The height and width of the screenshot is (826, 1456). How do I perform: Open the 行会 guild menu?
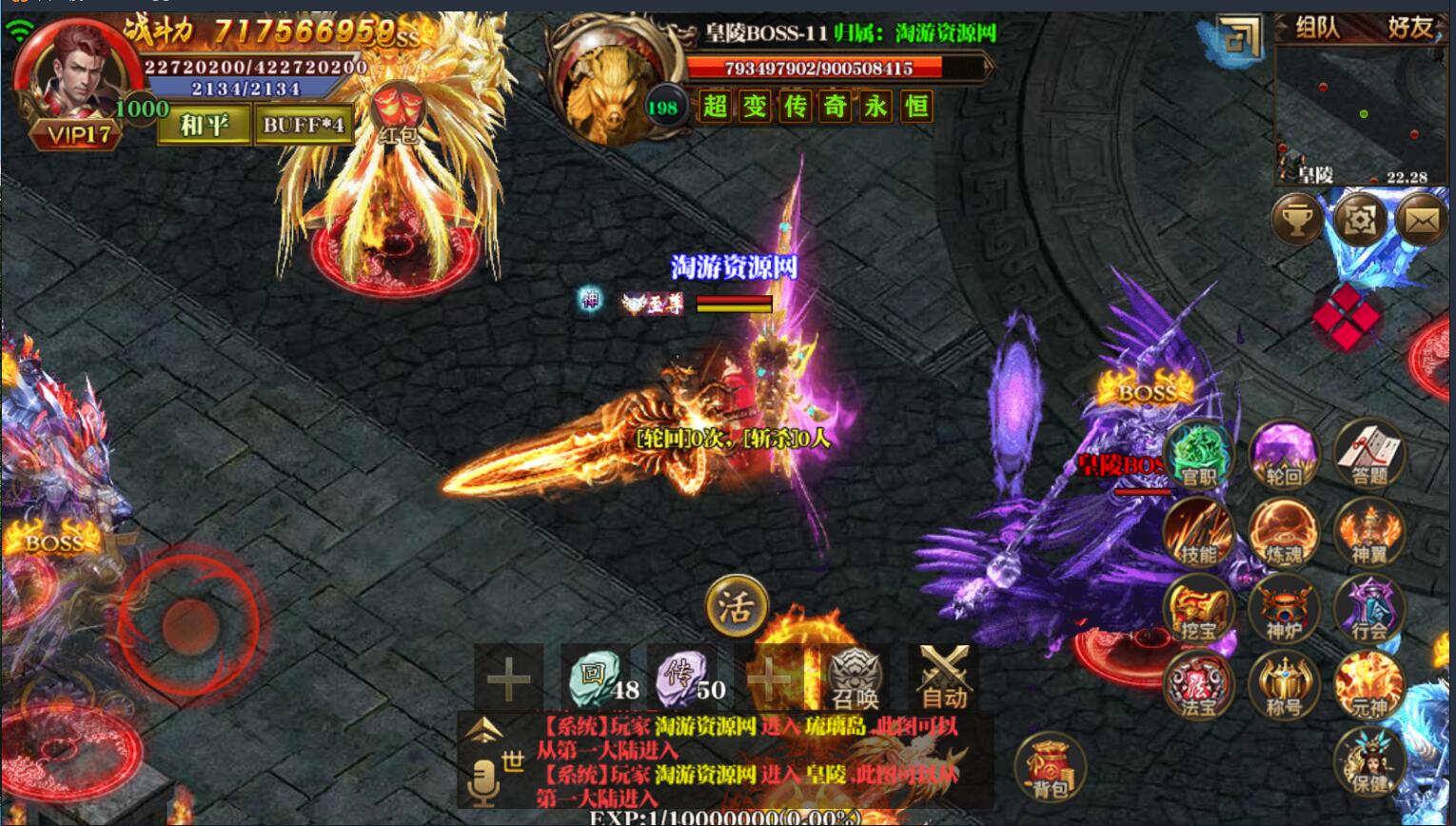point(1369,610)
